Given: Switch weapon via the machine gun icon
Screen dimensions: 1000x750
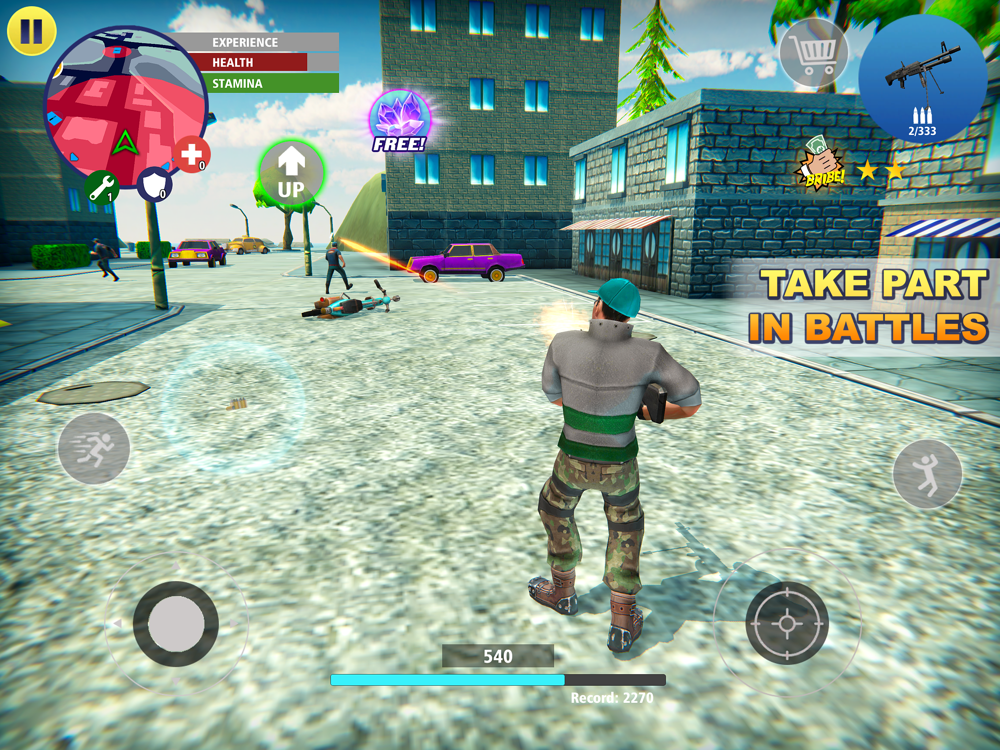Looking at the screenshot, I should pyautogui.click(x=922, y=78).
